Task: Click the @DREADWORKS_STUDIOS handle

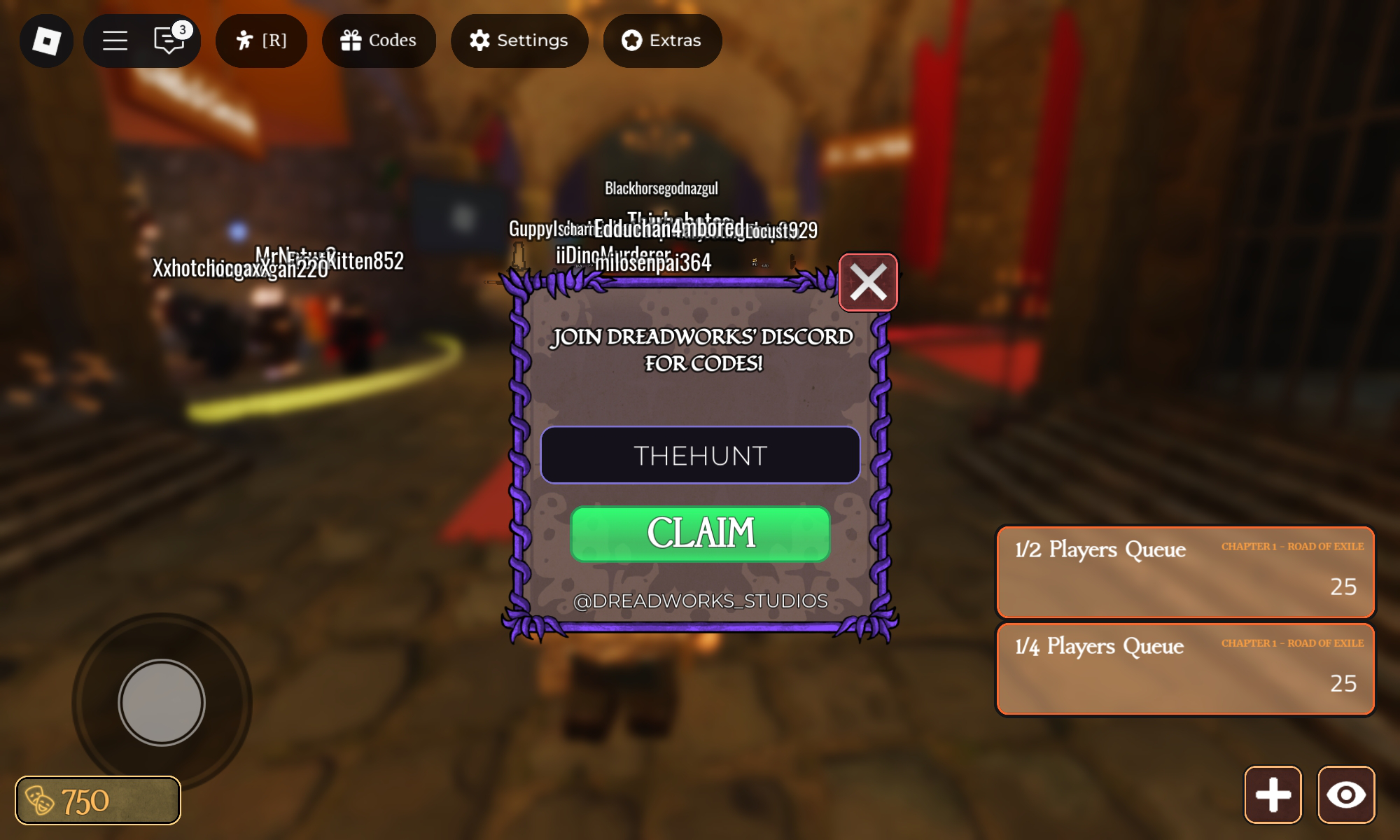Action: pos(700,599)
